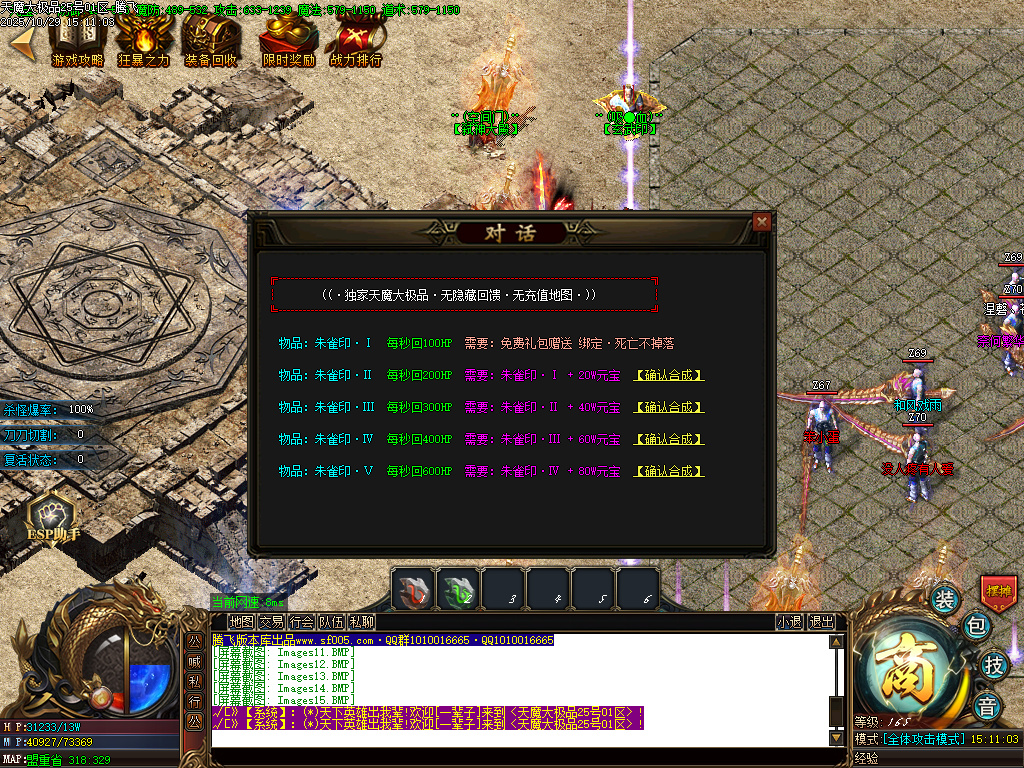
Task: Open the 游戏攻略 game guide
Action: coord(77,43)
